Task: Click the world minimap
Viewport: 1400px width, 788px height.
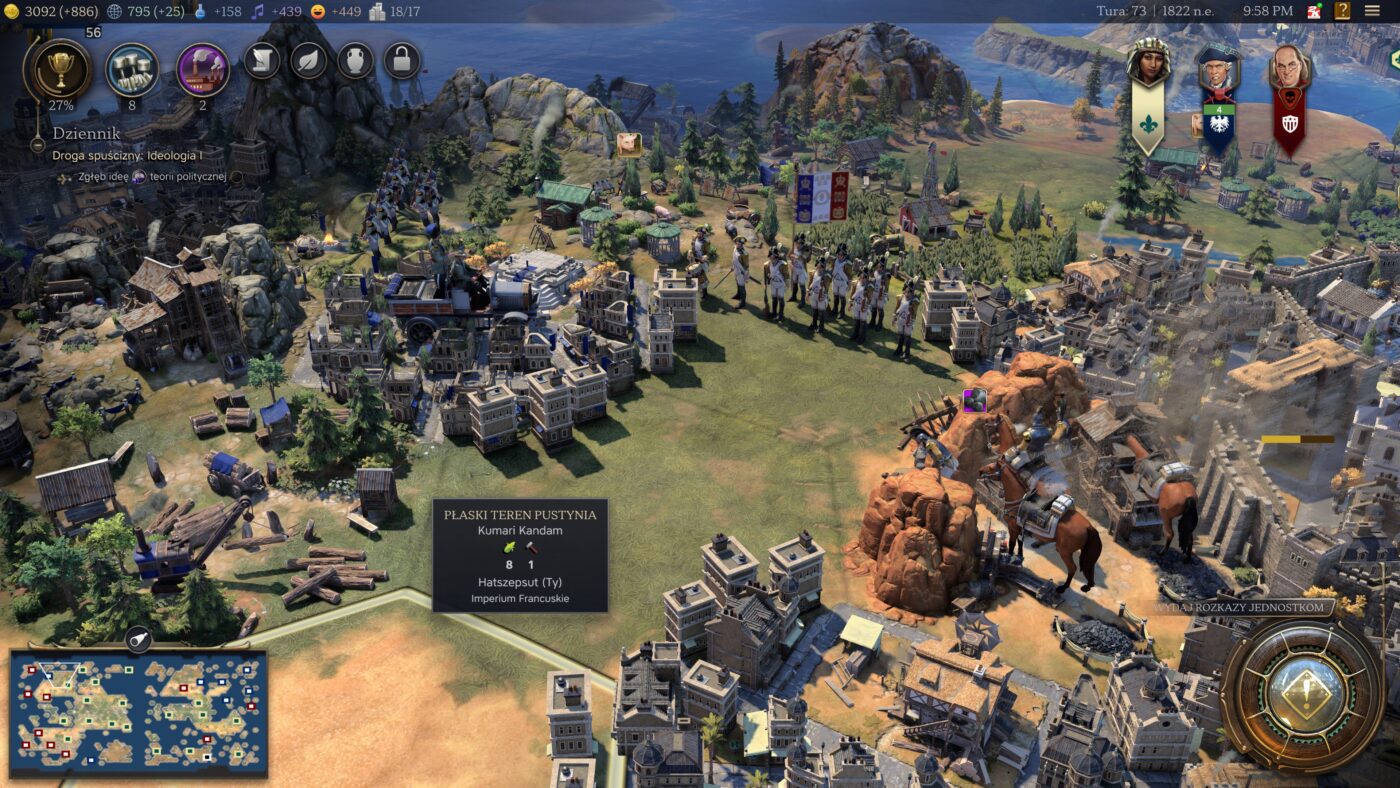Action: click(138, 712)
